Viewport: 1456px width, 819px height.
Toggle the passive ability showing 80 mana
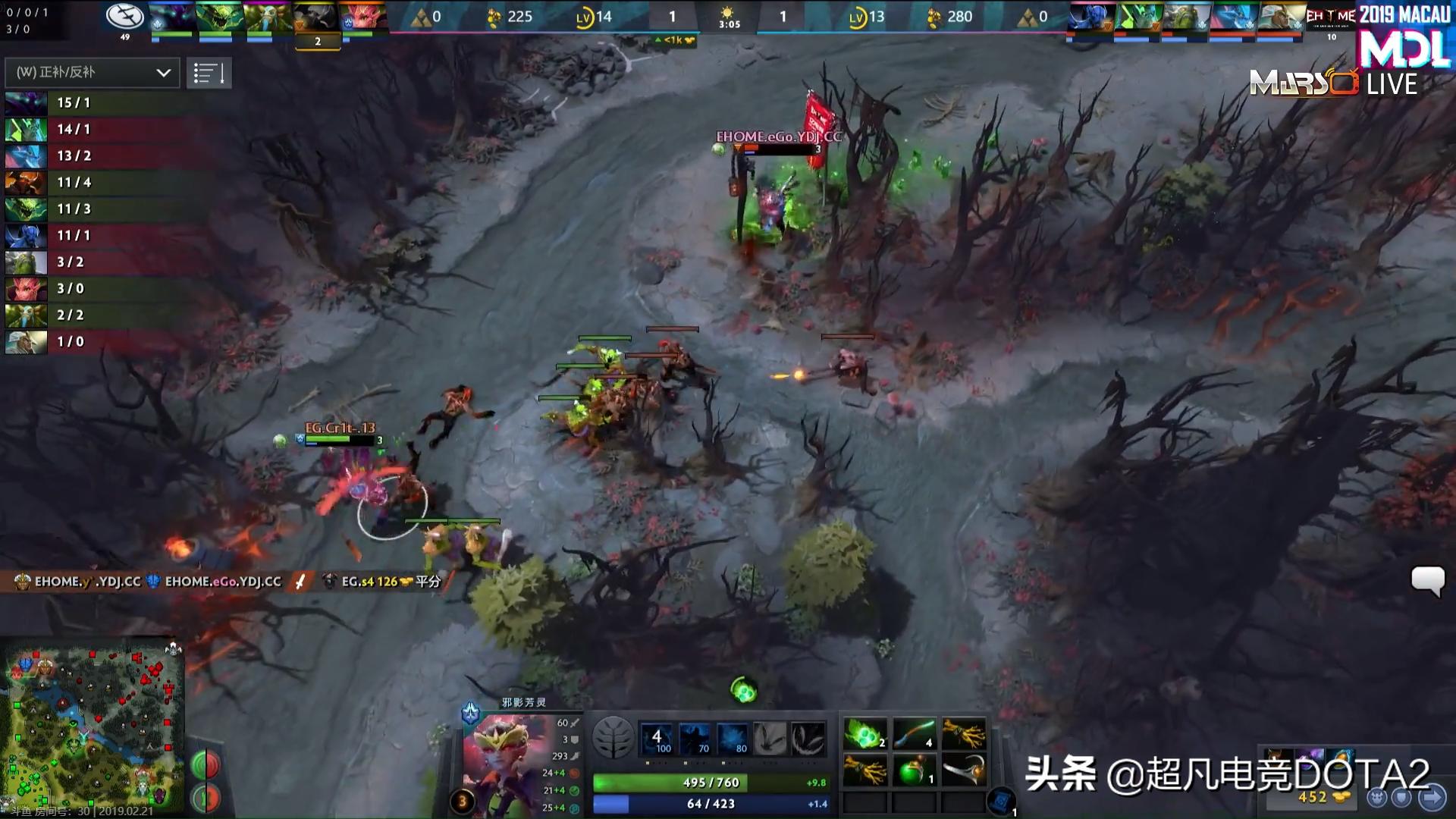point(733,739)
